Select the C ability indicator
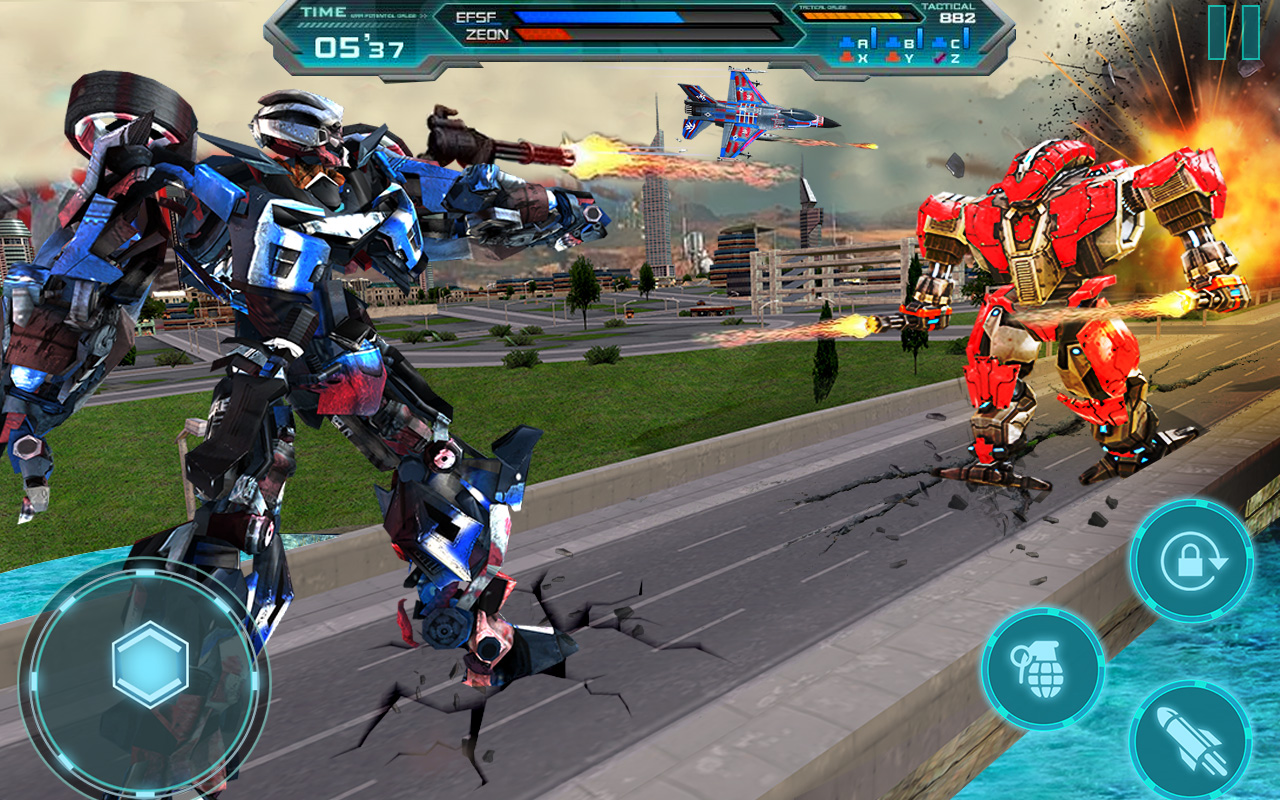The width and height of the screenshot is (1280, 800). 957,42
